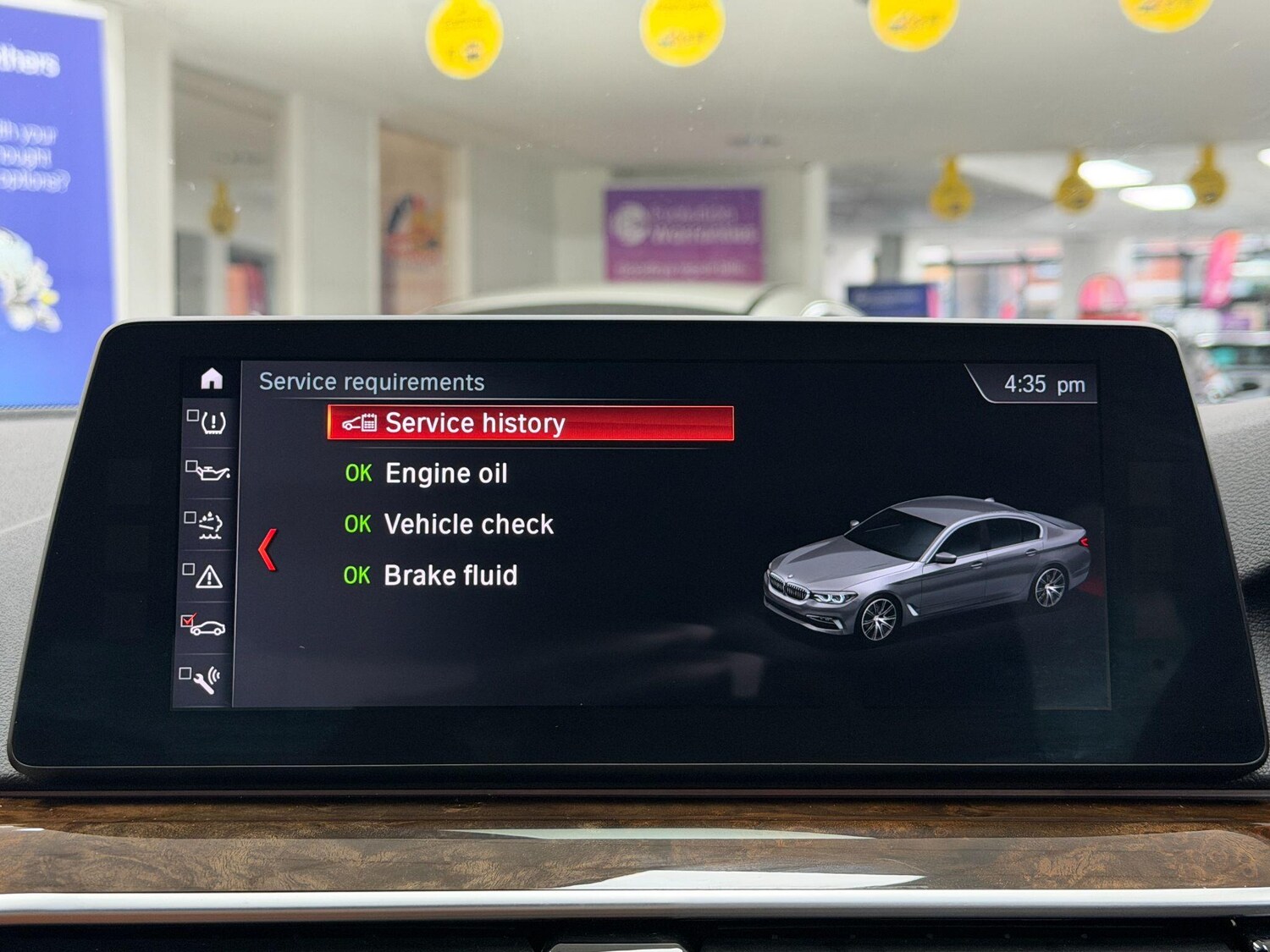Select the warning triangle icon
This screenshot has width=1270, height=952.
(x=211, y=578)
